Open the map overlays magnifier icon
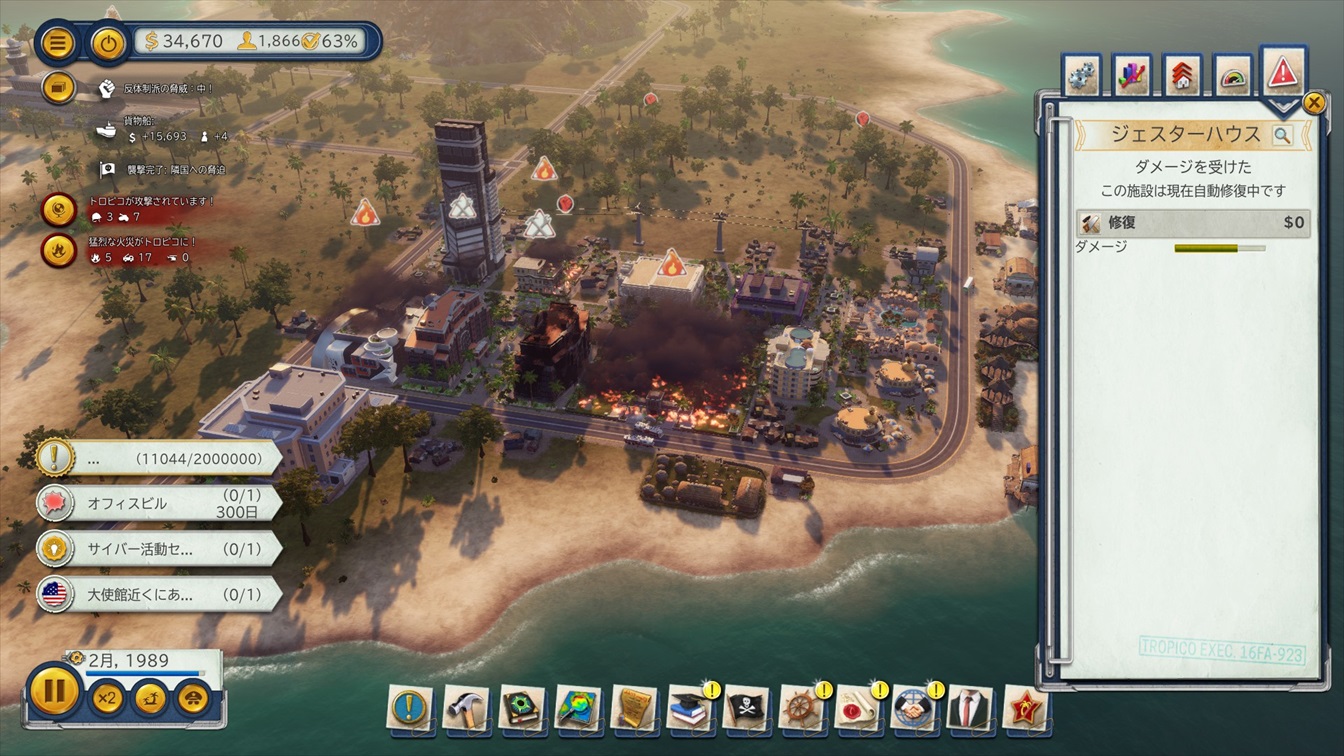 [578, 707]
